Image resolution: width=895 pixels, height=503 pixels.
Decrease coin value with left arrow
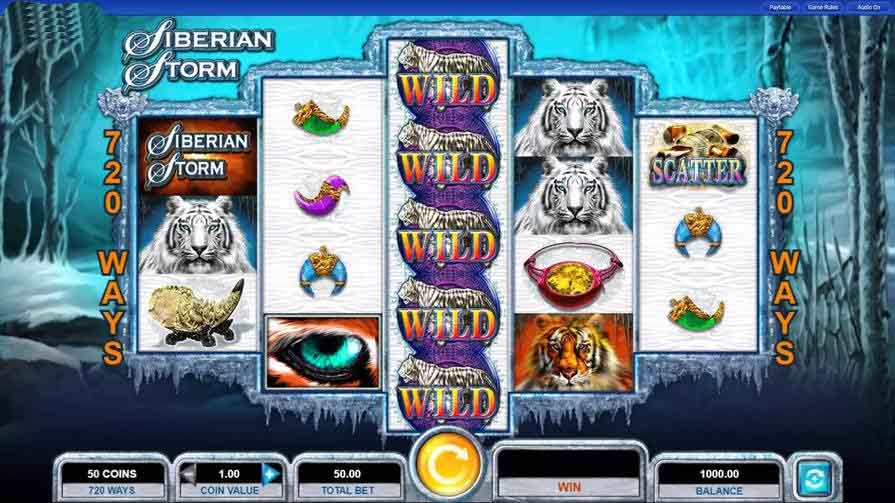point(187,473)
